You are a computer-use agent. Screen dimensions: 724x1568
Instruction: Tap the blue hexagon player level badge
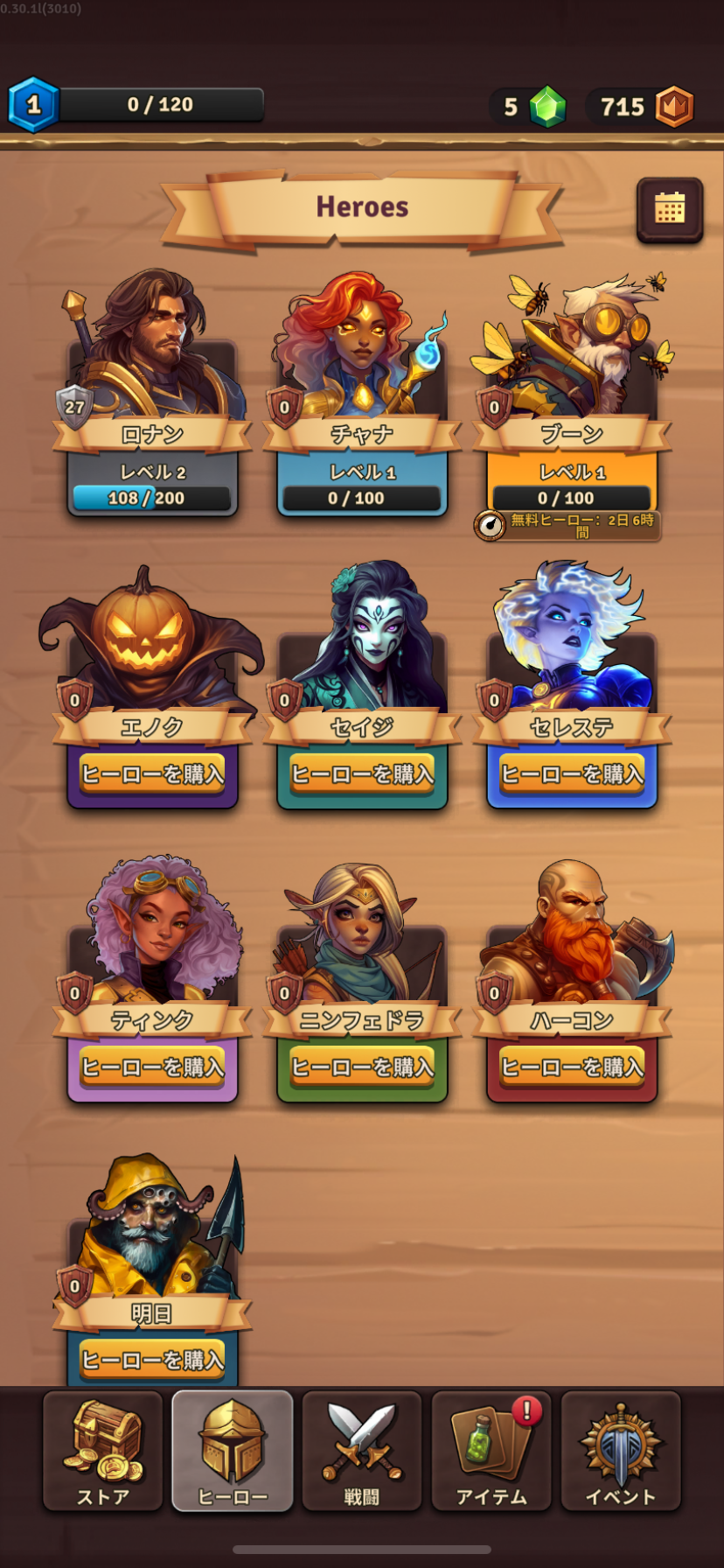tap(33, 105)
